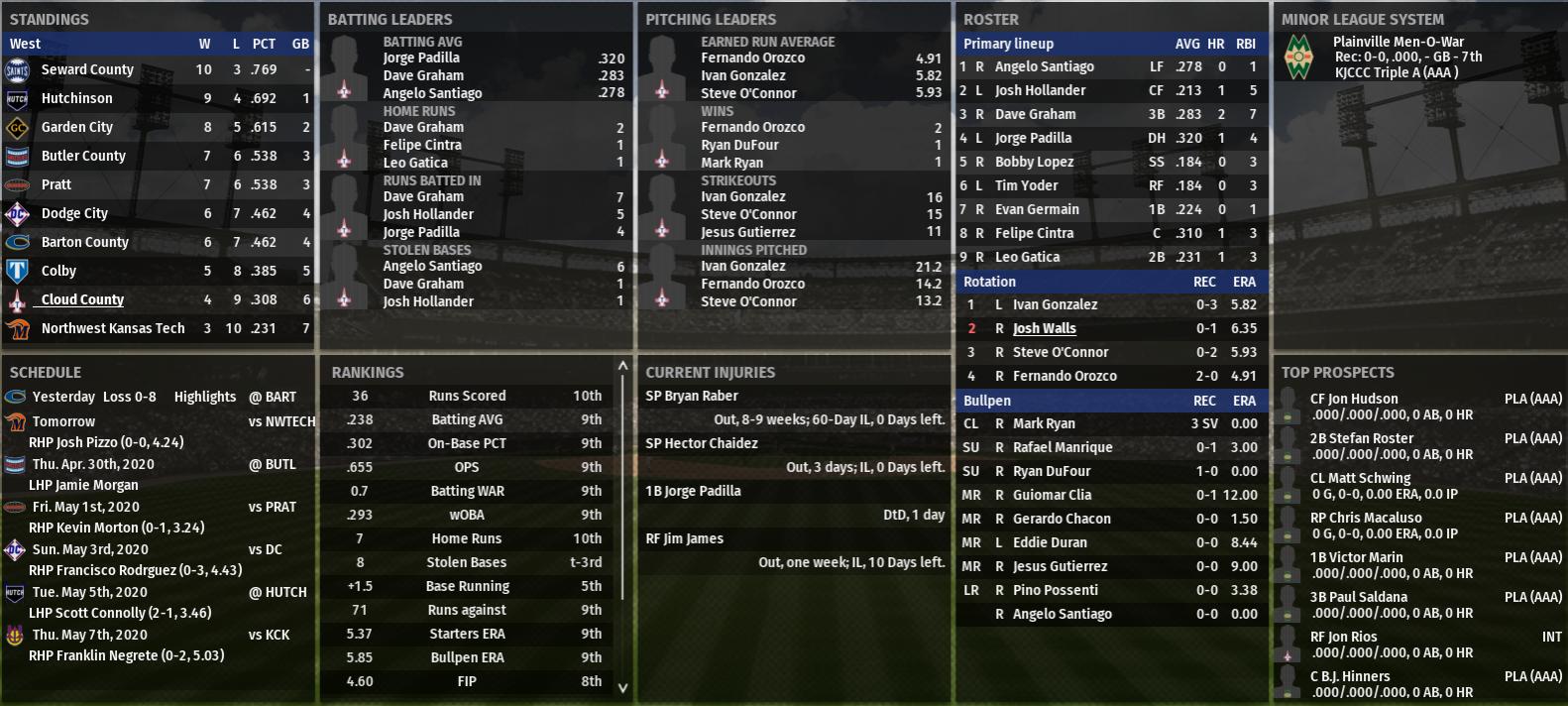Select Hutchinson in the West standings
This screenshot has width=1568, height=706.
[76, 98]
